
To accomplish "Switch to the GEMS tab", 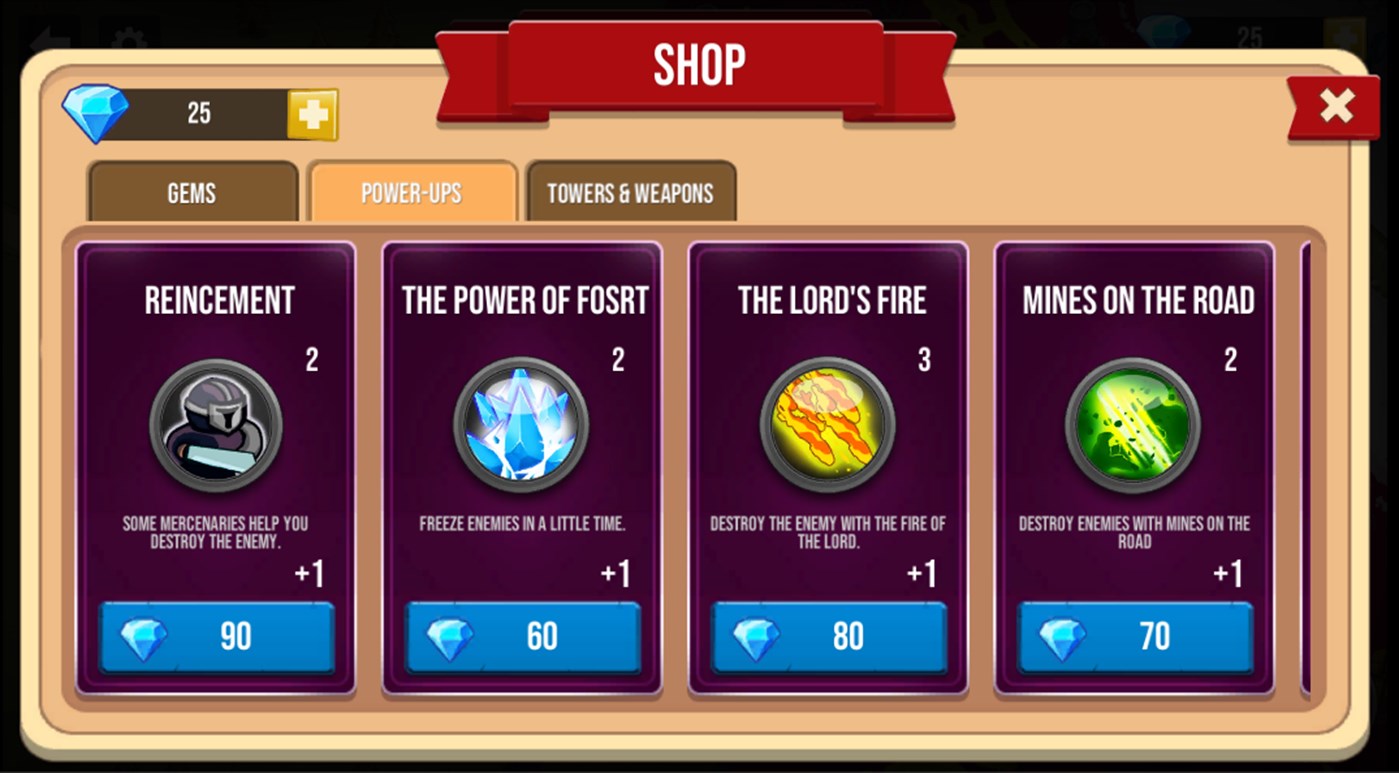I will tap(192, 192).
